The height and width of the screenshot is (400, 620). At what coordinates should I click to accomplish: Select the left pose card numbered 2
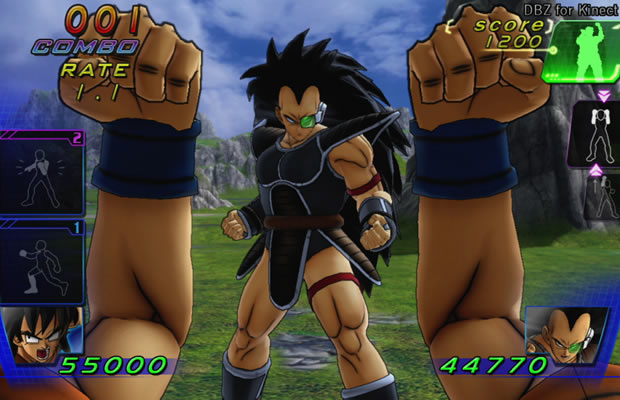point(41,174)
